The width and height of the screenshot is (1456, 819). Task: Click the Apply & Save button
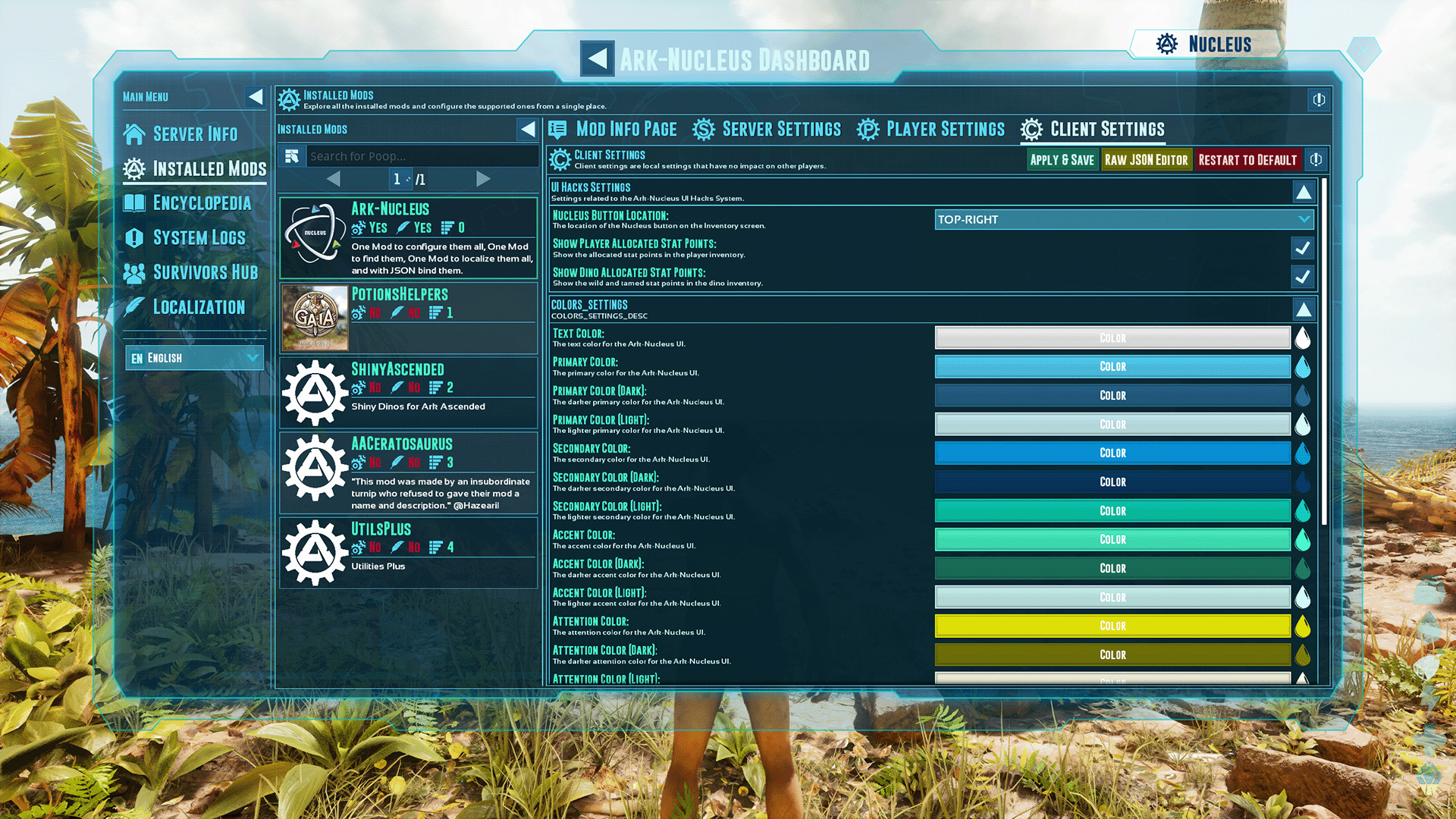point(1062,160)
